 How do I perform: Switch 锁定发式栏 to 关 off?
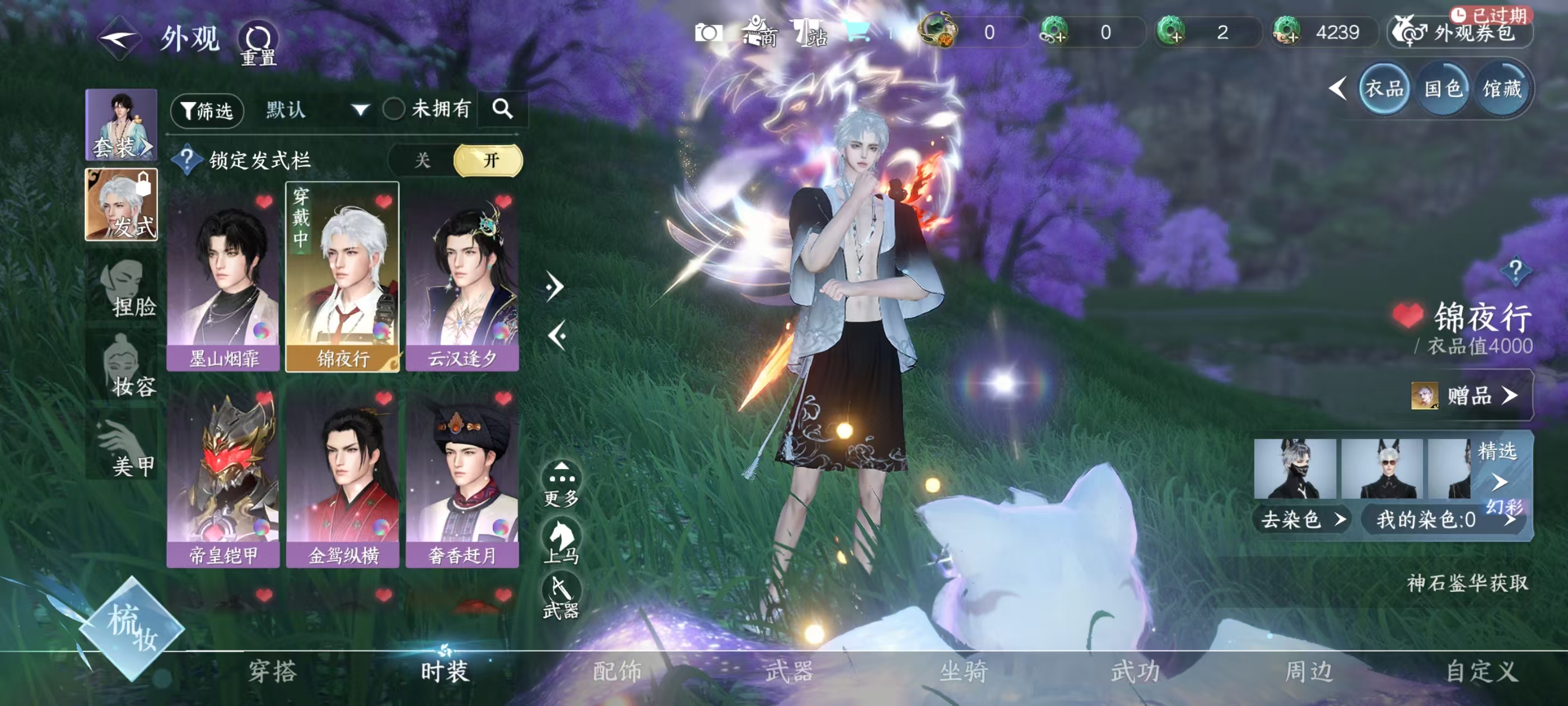point(422,161)
